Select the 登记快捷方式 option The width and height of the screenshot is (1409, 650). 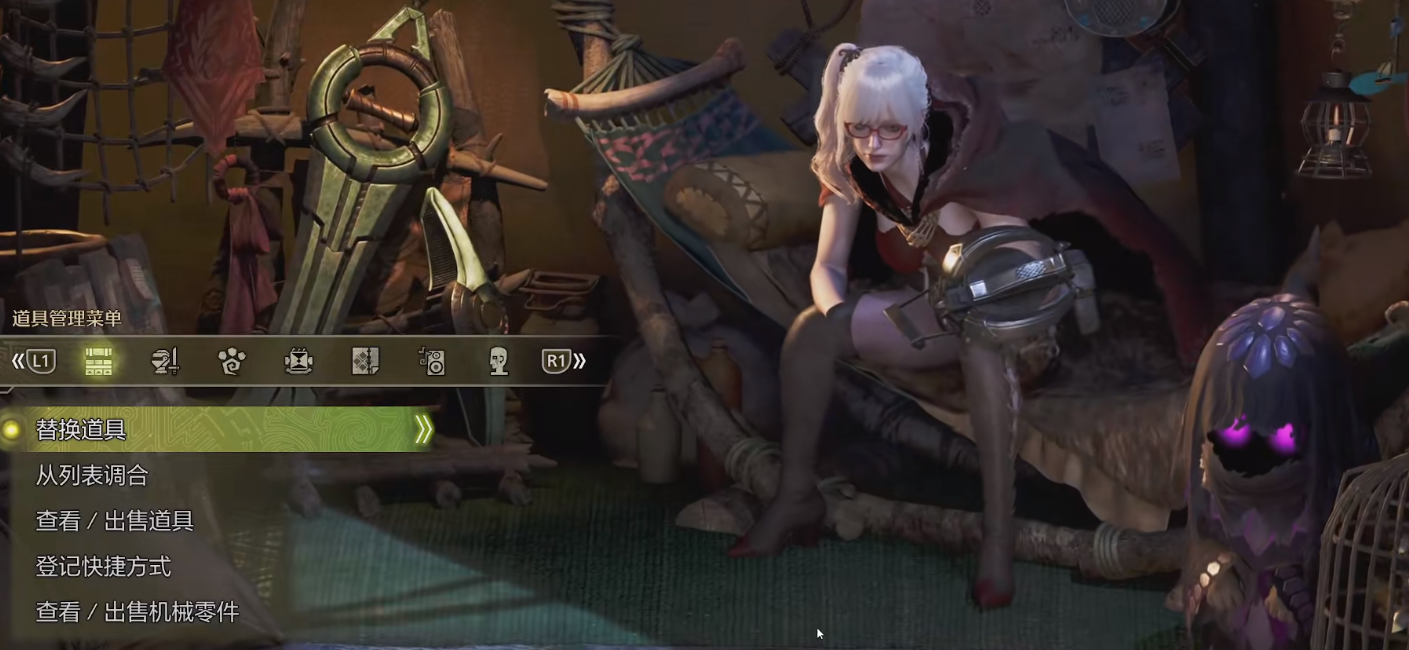point(104,567)
